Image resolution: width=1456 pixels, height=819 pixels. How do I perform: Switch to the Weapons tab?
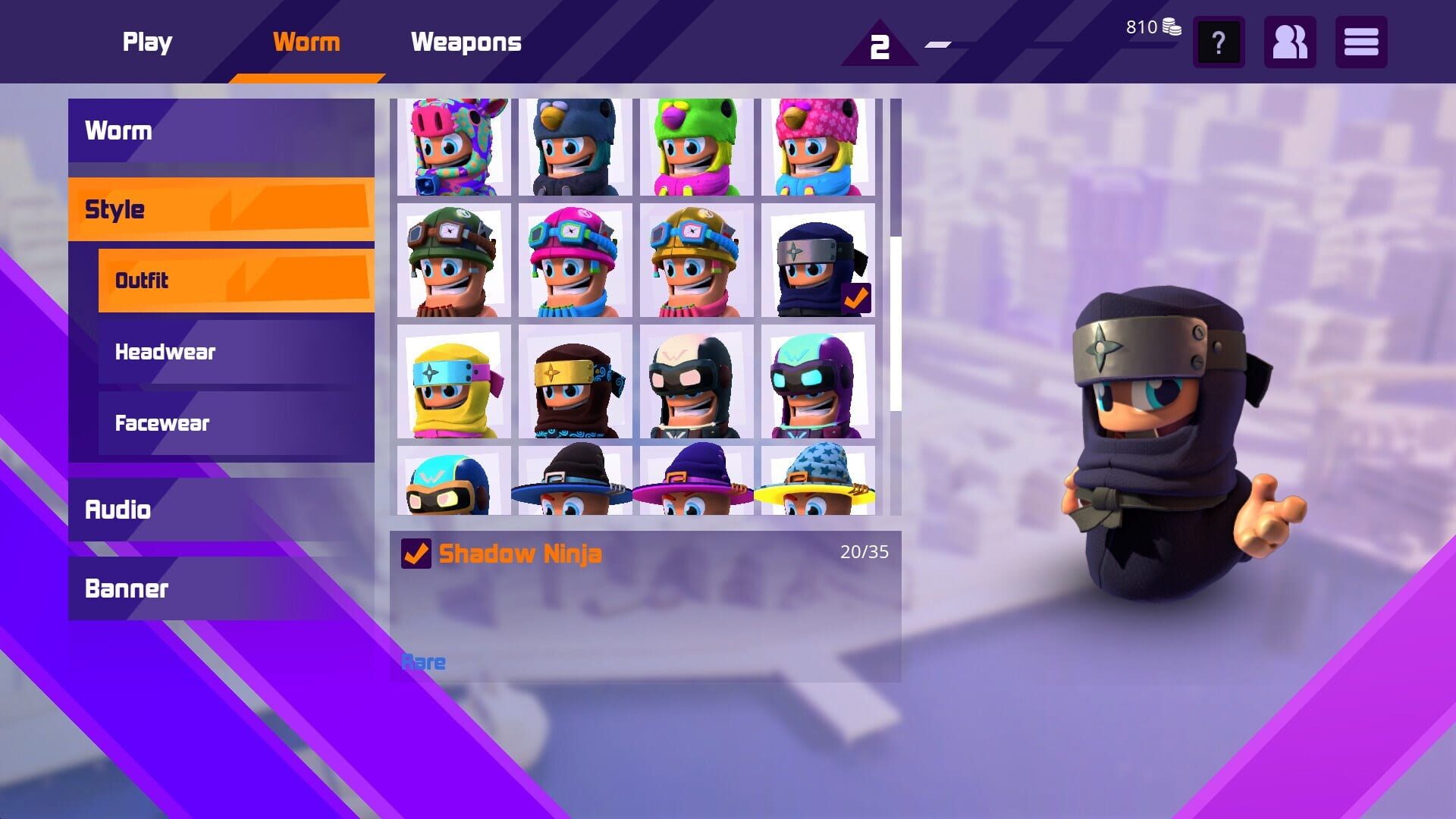click(466, 42)
